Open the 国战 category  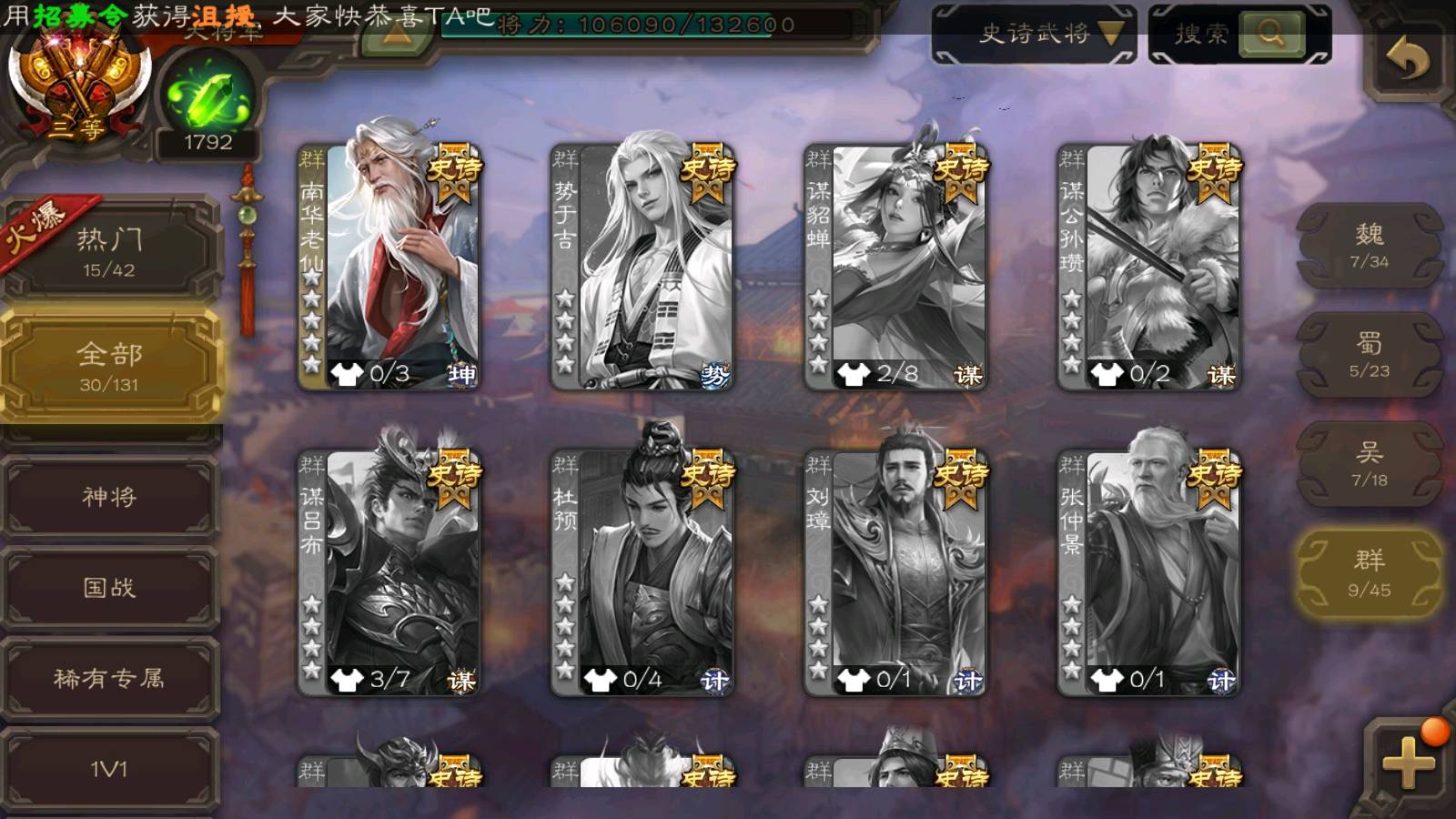coord(109,588)
